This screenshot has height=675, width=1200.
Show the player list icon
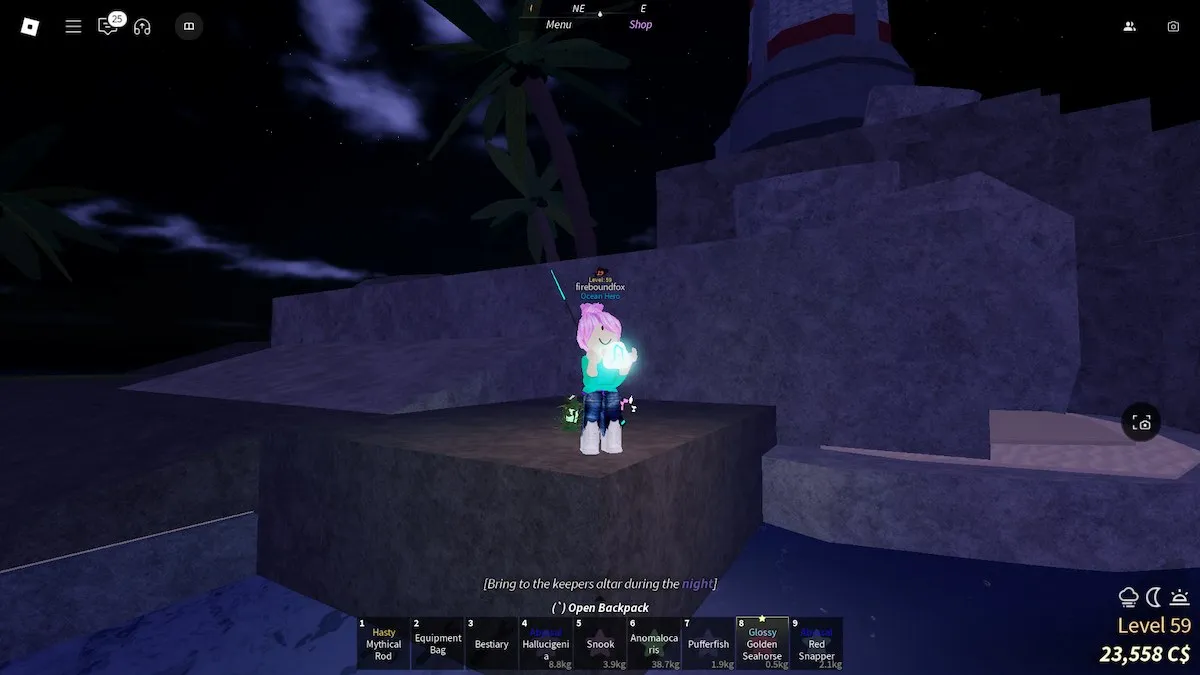[1129, 27]
